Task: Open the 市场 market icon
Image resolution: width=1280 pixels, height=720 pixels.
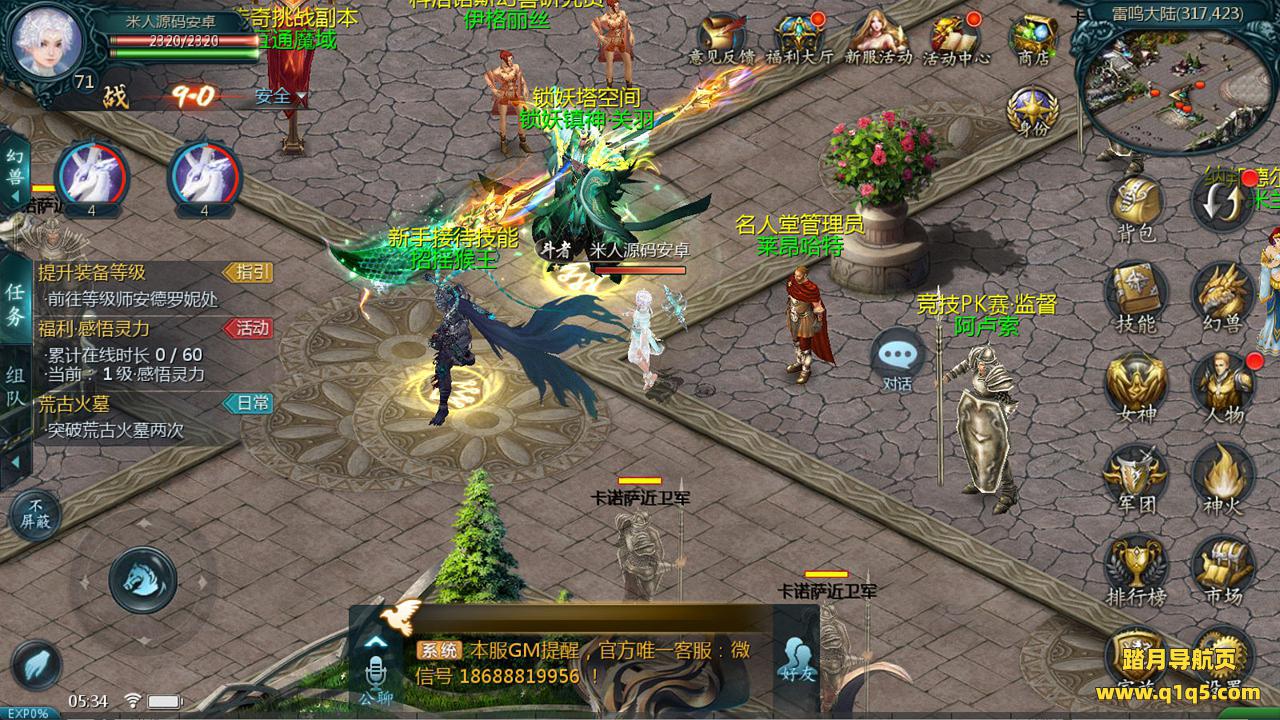Action: pos(1221,565)
